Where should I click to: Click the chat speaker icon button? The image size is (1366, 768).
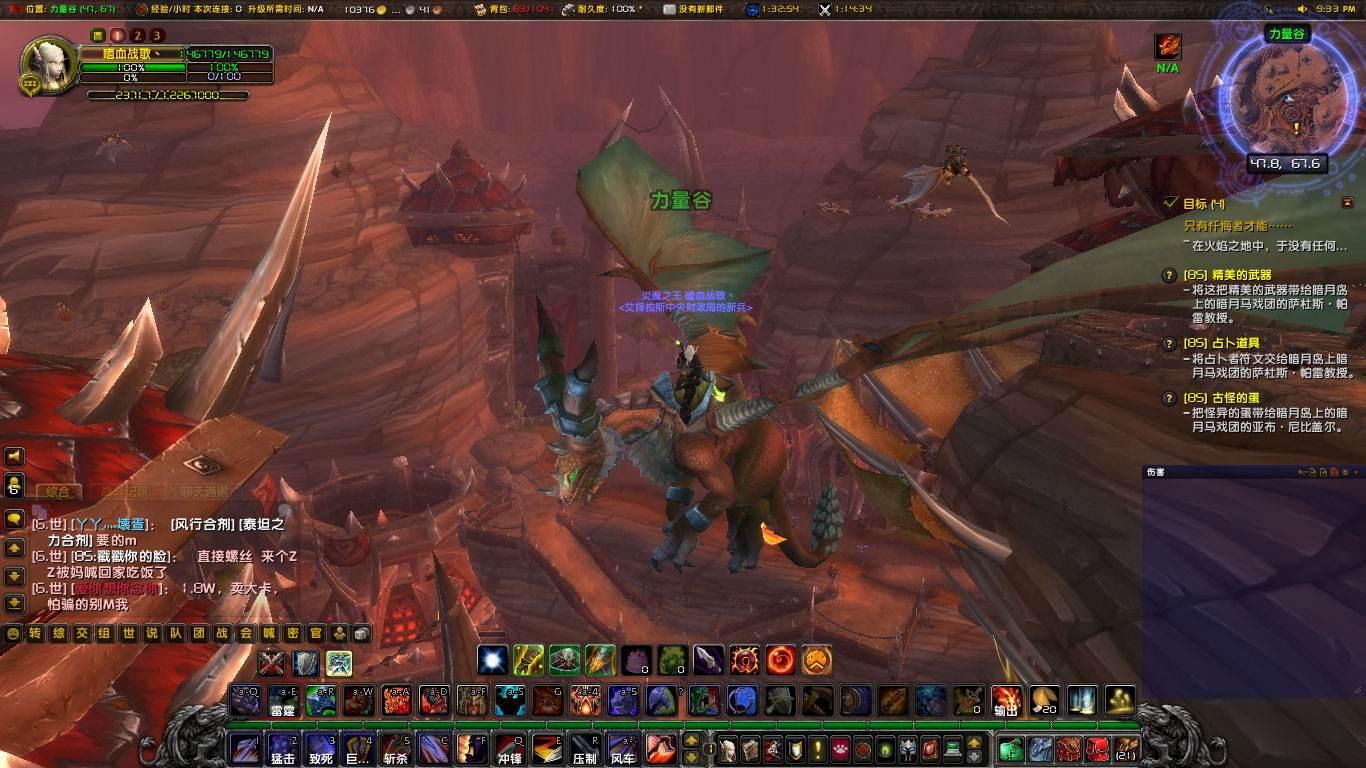click(x=14, y=457)
